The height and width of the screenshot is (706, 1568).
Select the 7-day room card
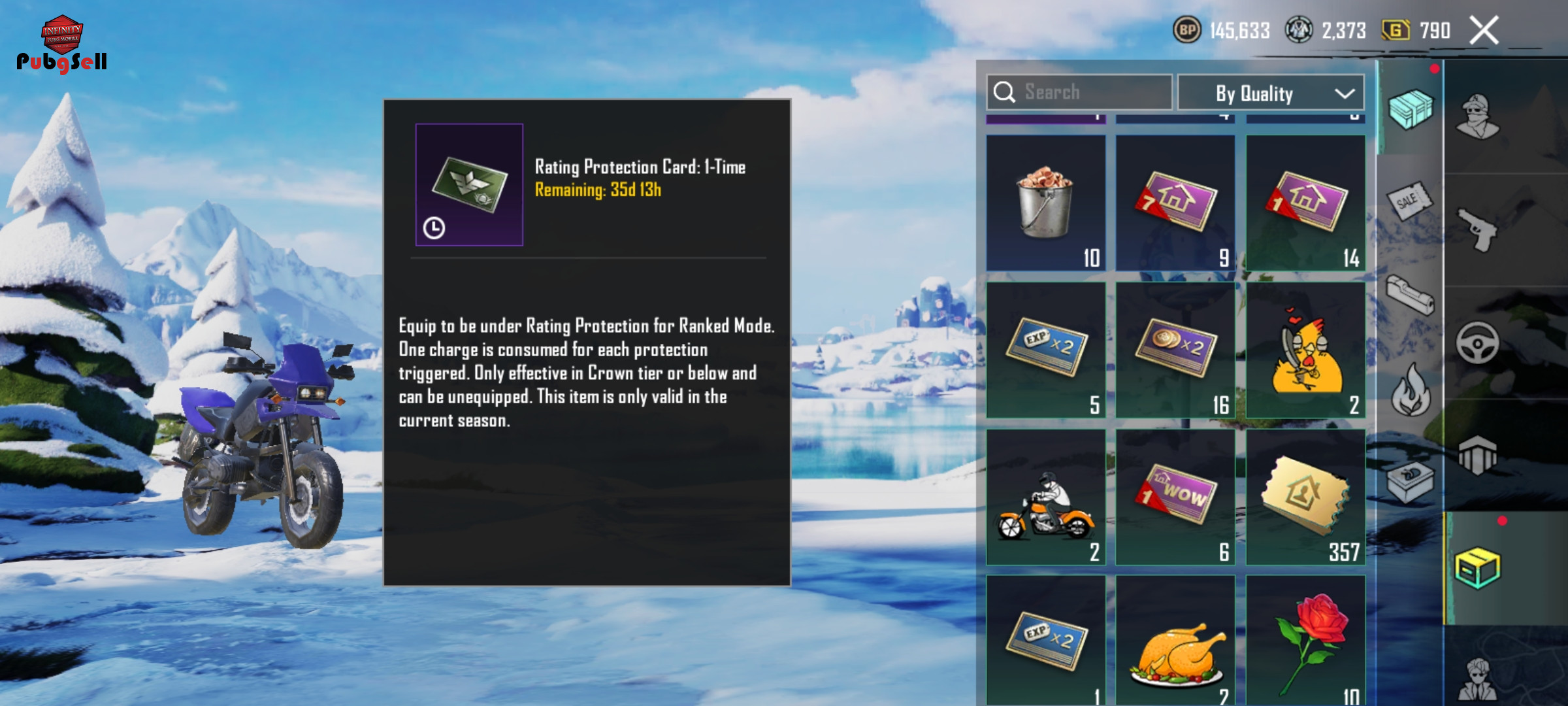1175,203
